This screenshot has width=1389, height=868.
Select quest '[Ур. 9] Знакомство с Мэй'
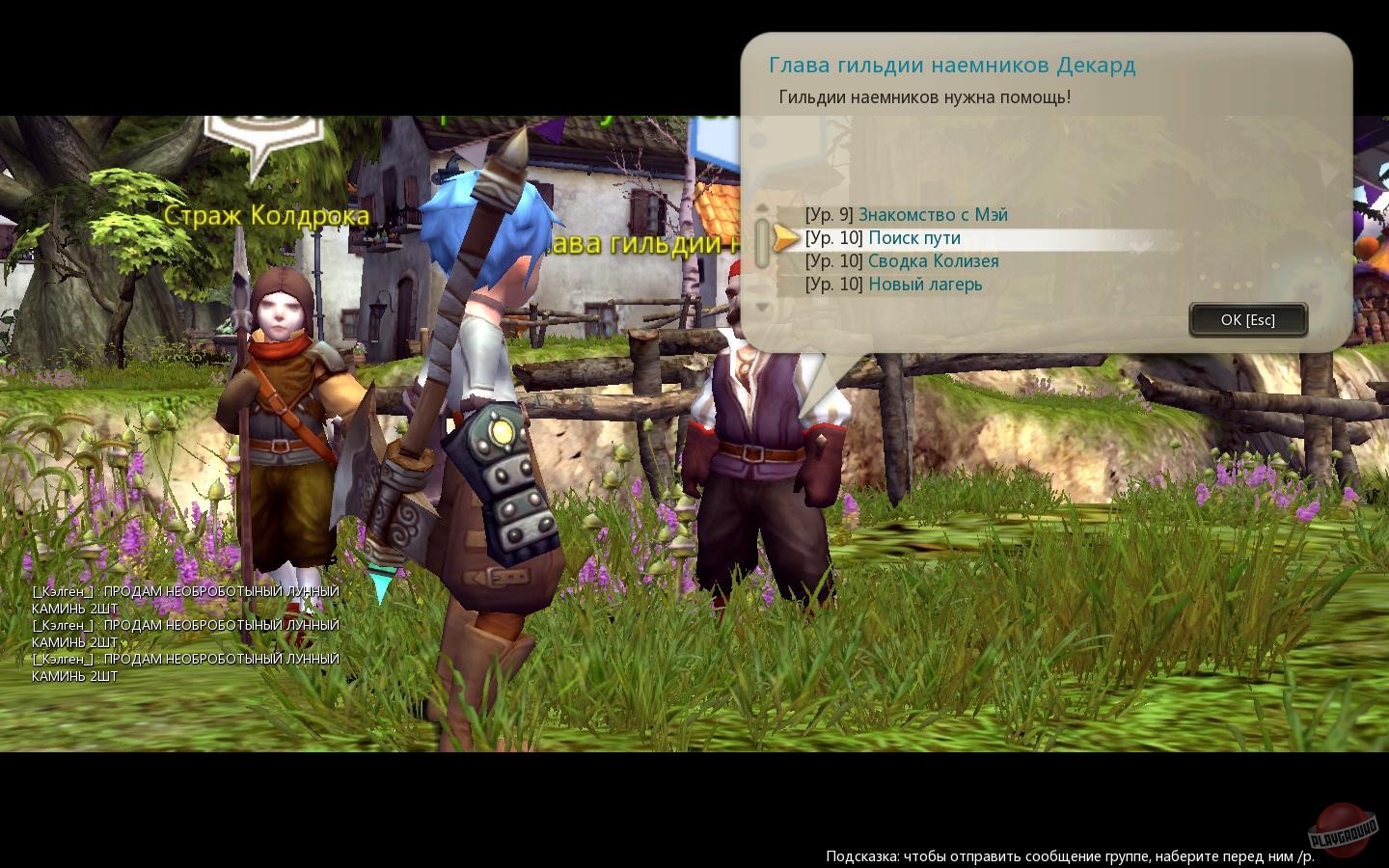[x=907, y=214]
